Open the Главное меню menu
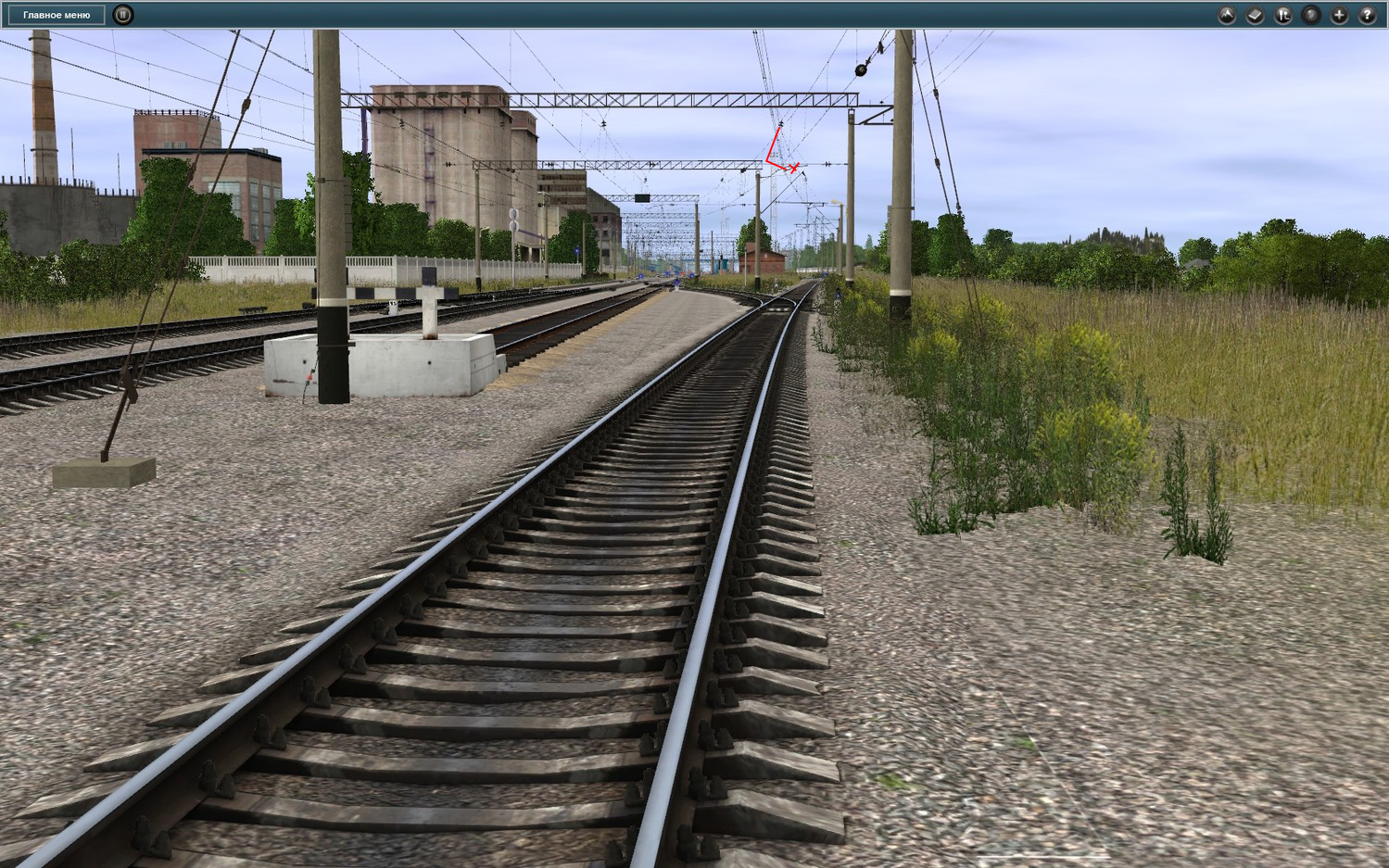1389x868 pixels. (57, 15)
